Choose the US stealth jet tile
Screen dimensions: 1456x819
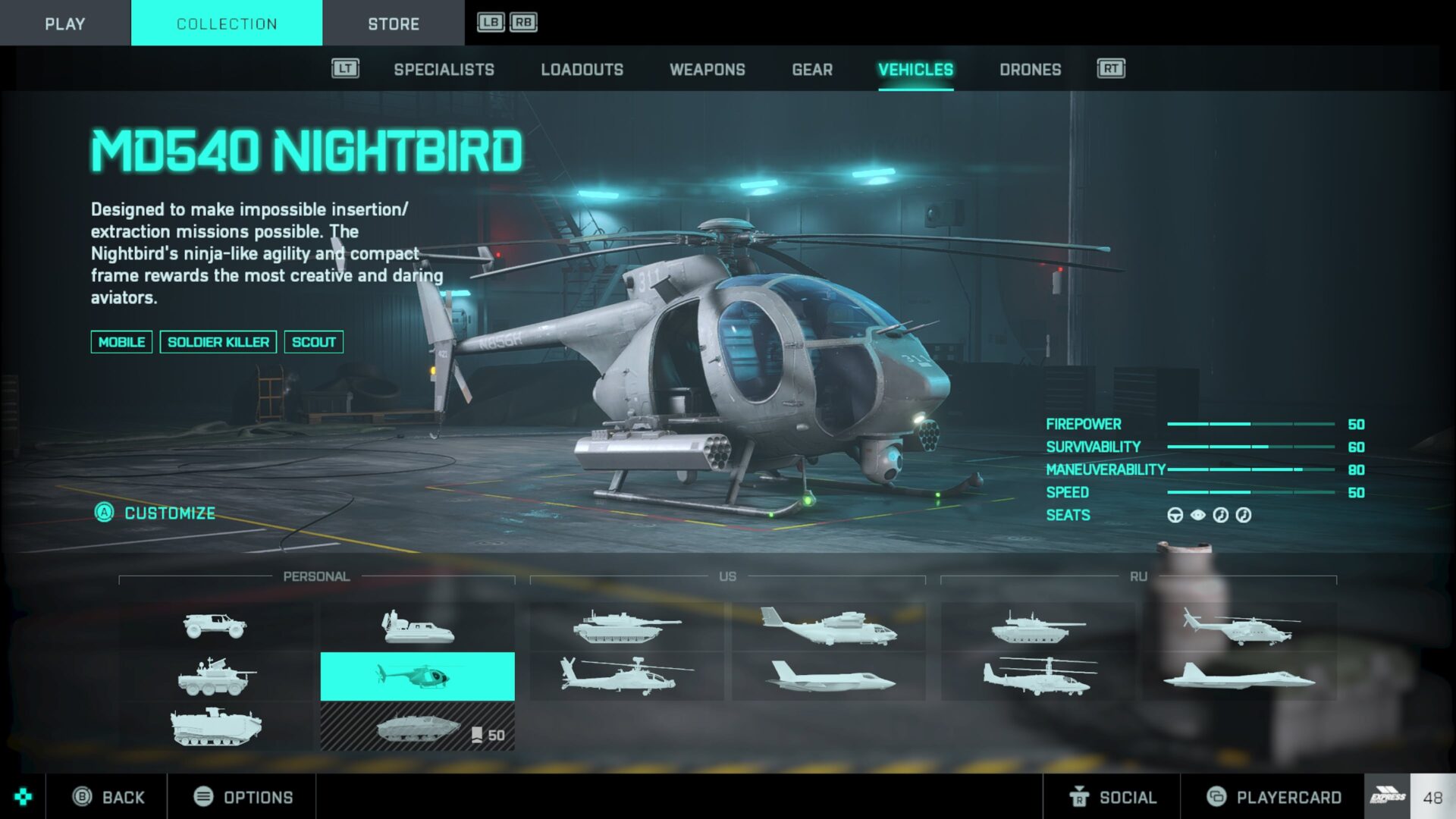tap(829, 676)
